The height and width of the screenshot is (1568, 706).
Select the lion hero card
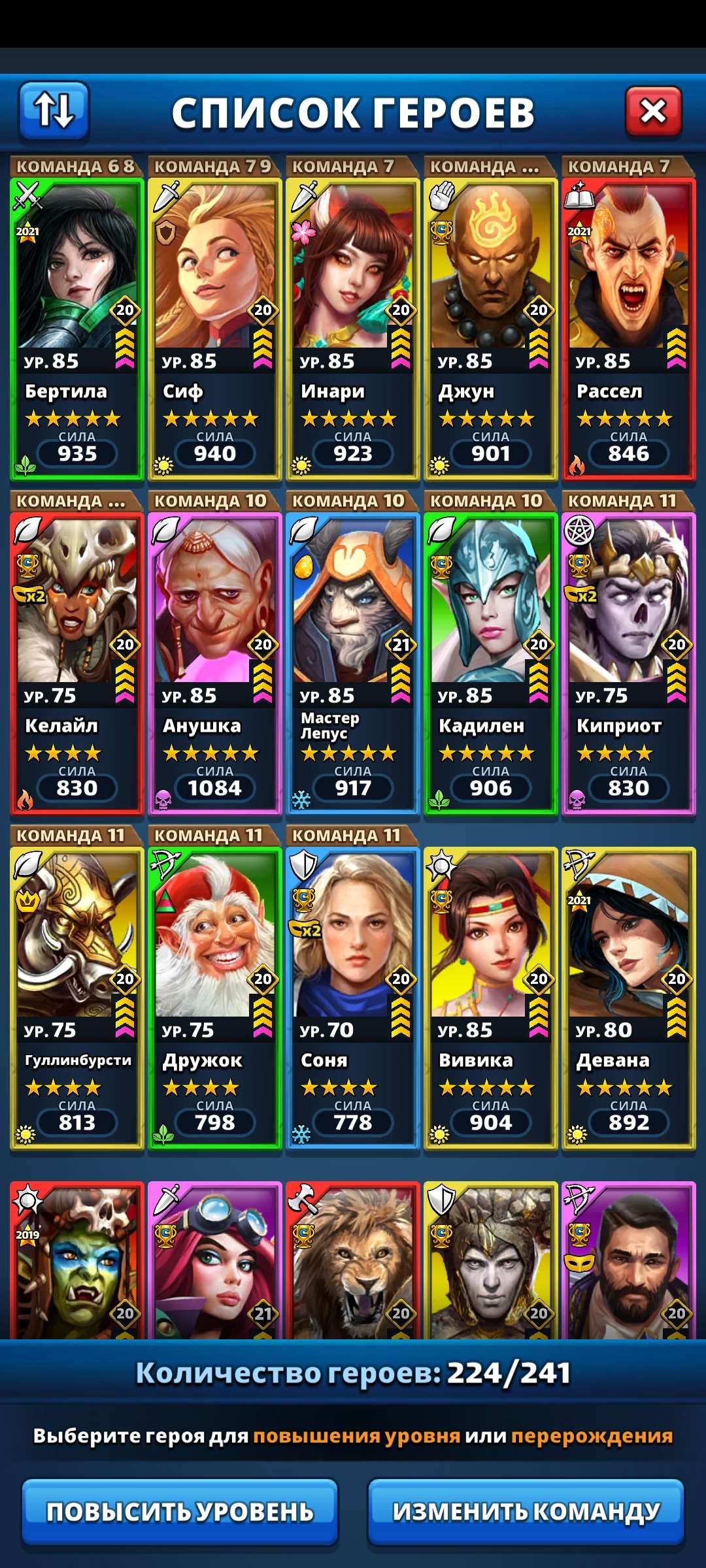[353, 1261]
